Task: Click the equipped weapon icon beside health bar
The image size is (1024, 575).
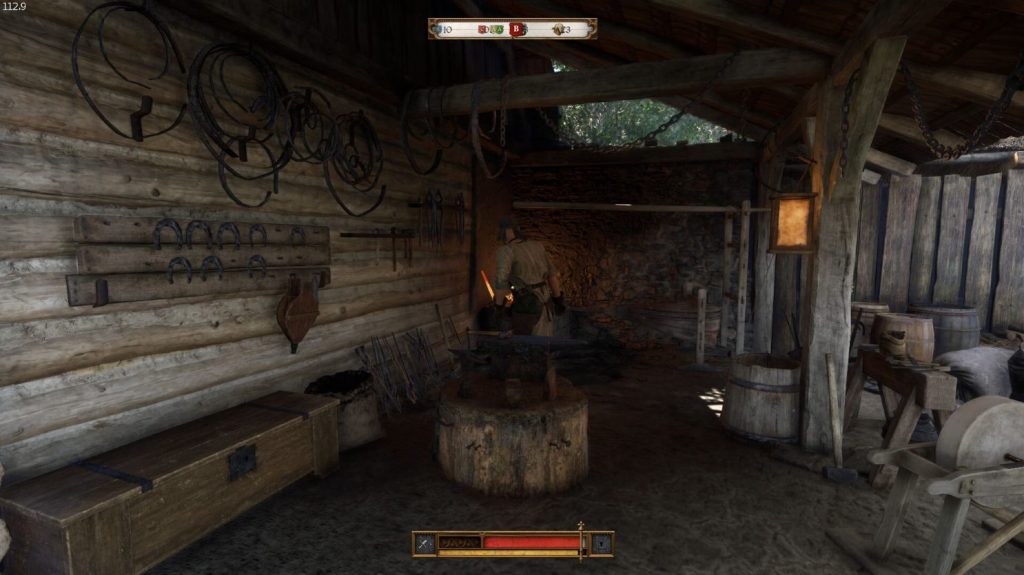Action: (x=424, y=543)
